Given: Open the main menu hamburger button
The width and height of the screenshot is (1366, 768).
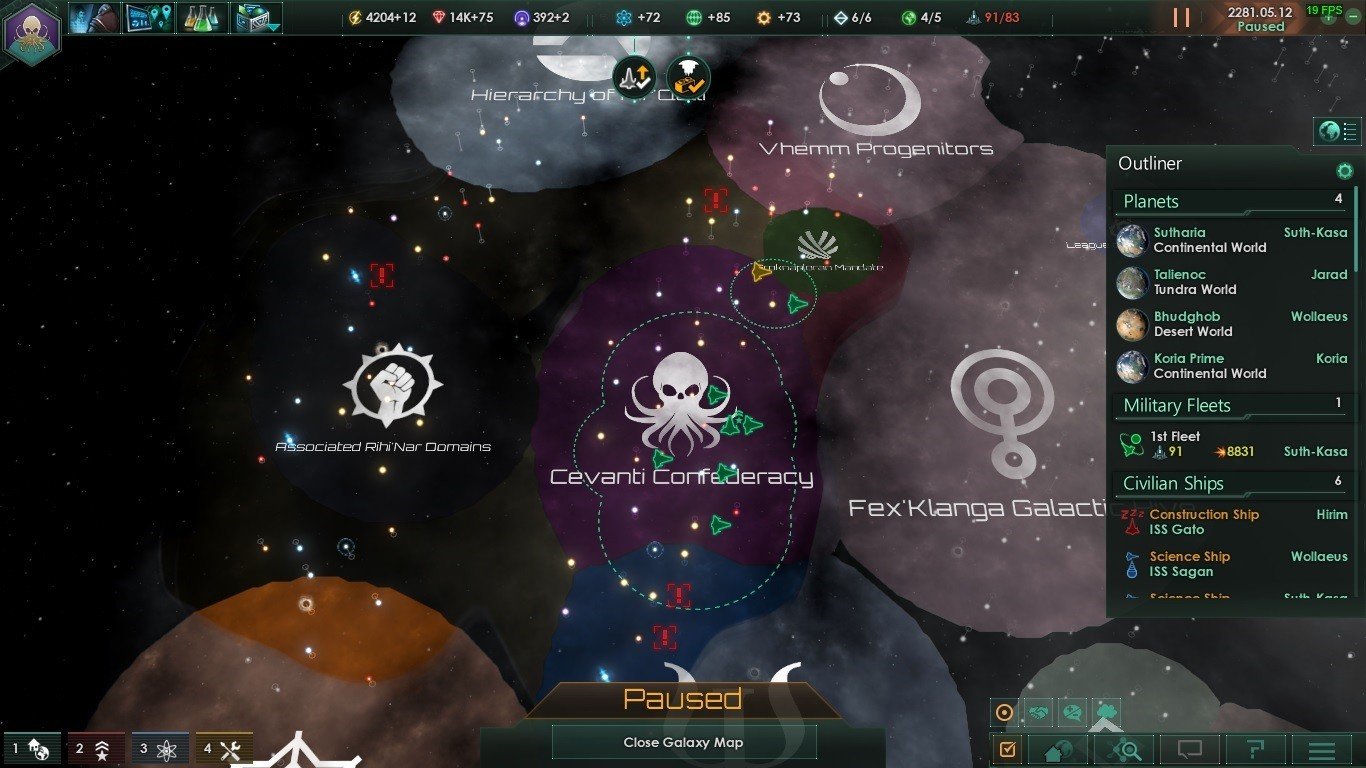Looking at the screenshot, I should (1322, 749).
